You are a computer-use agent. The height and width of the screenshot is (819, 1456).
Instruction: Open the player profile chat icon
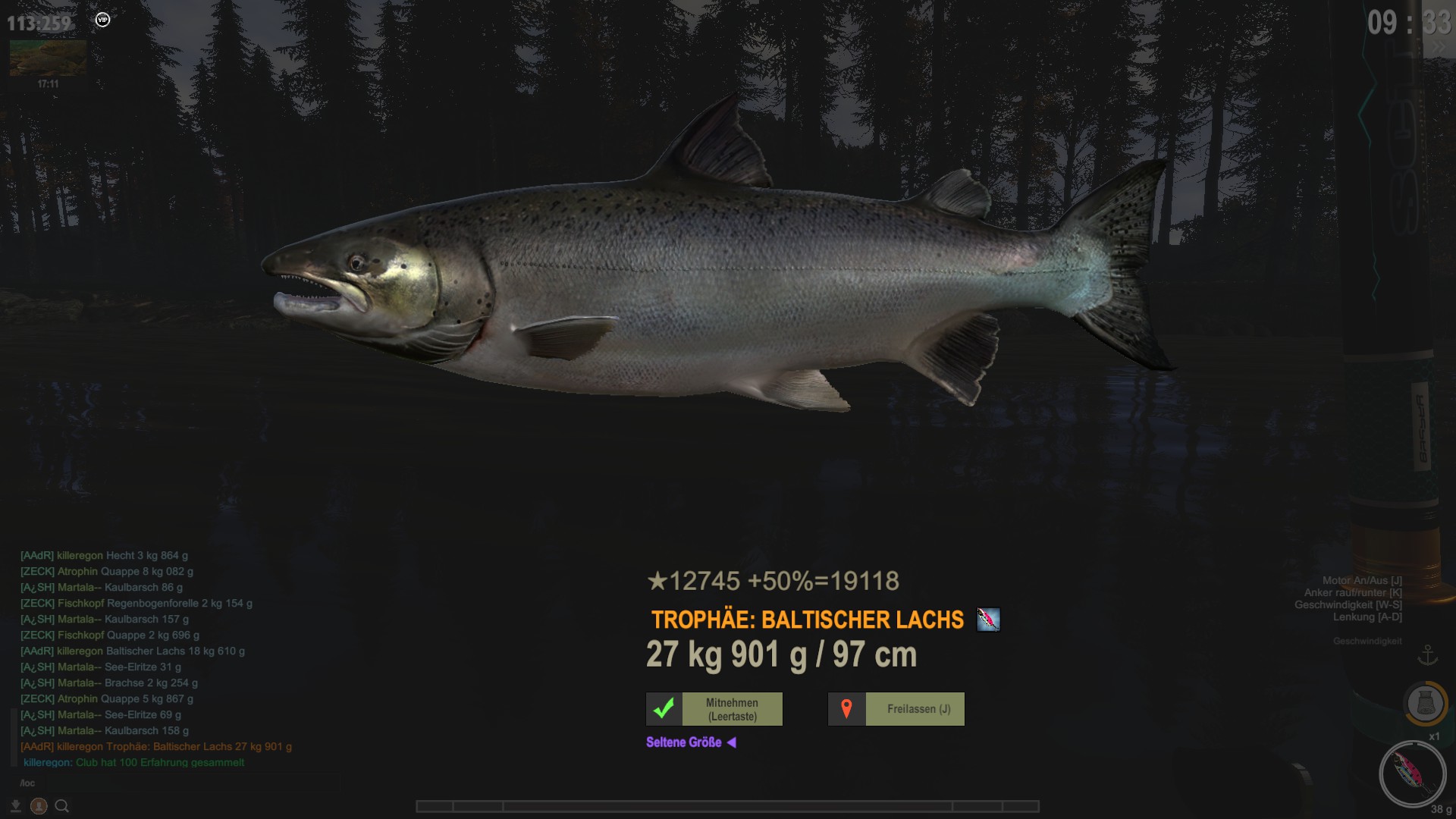pyautogui.click(x=39, y=806)
